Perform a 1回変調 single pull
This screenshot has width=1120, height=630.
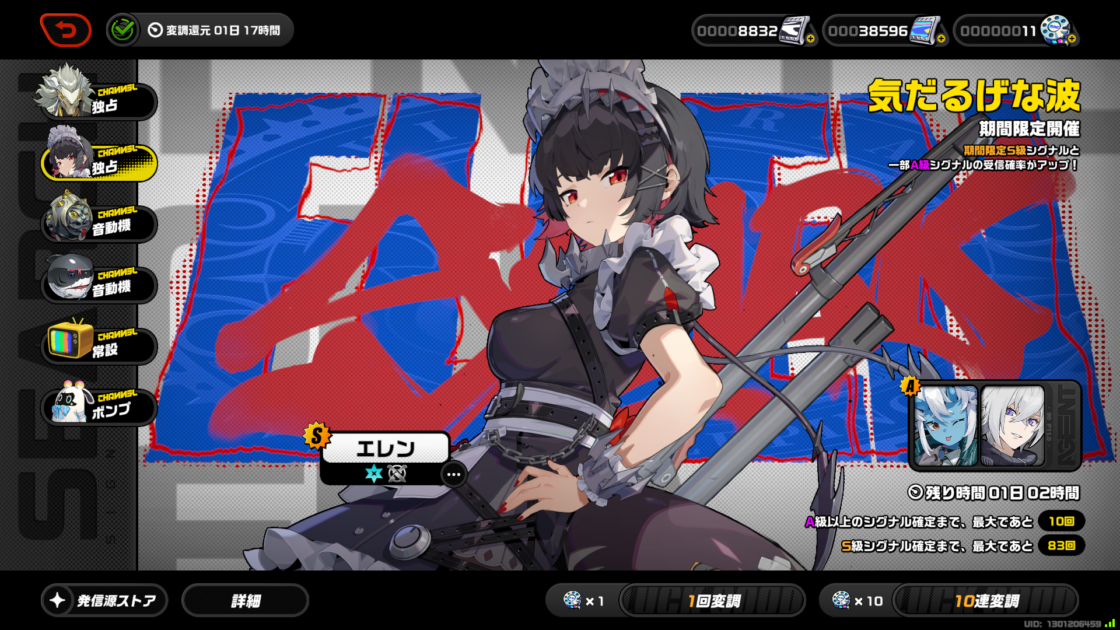pyautogui.click(x=712, y=600)
